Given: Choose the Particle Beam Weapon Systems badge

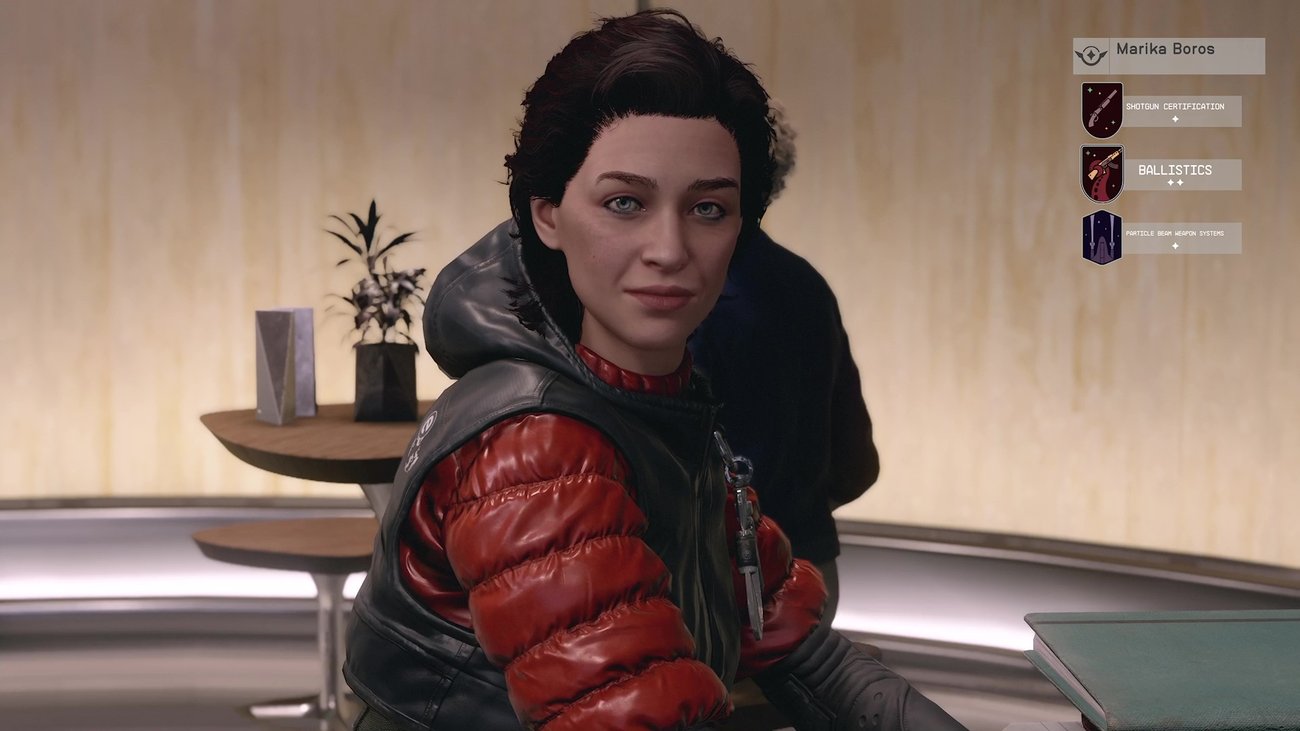Looking at the screenshot, I should 1101,237.
